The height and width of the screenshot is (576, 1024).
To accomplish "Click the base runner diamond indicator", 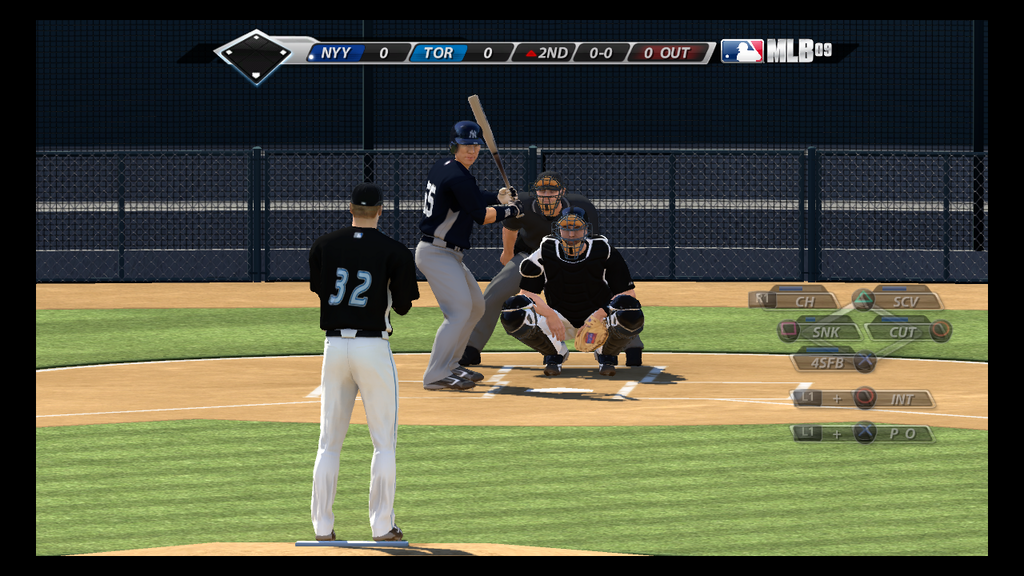I will (x=254, y=55).
